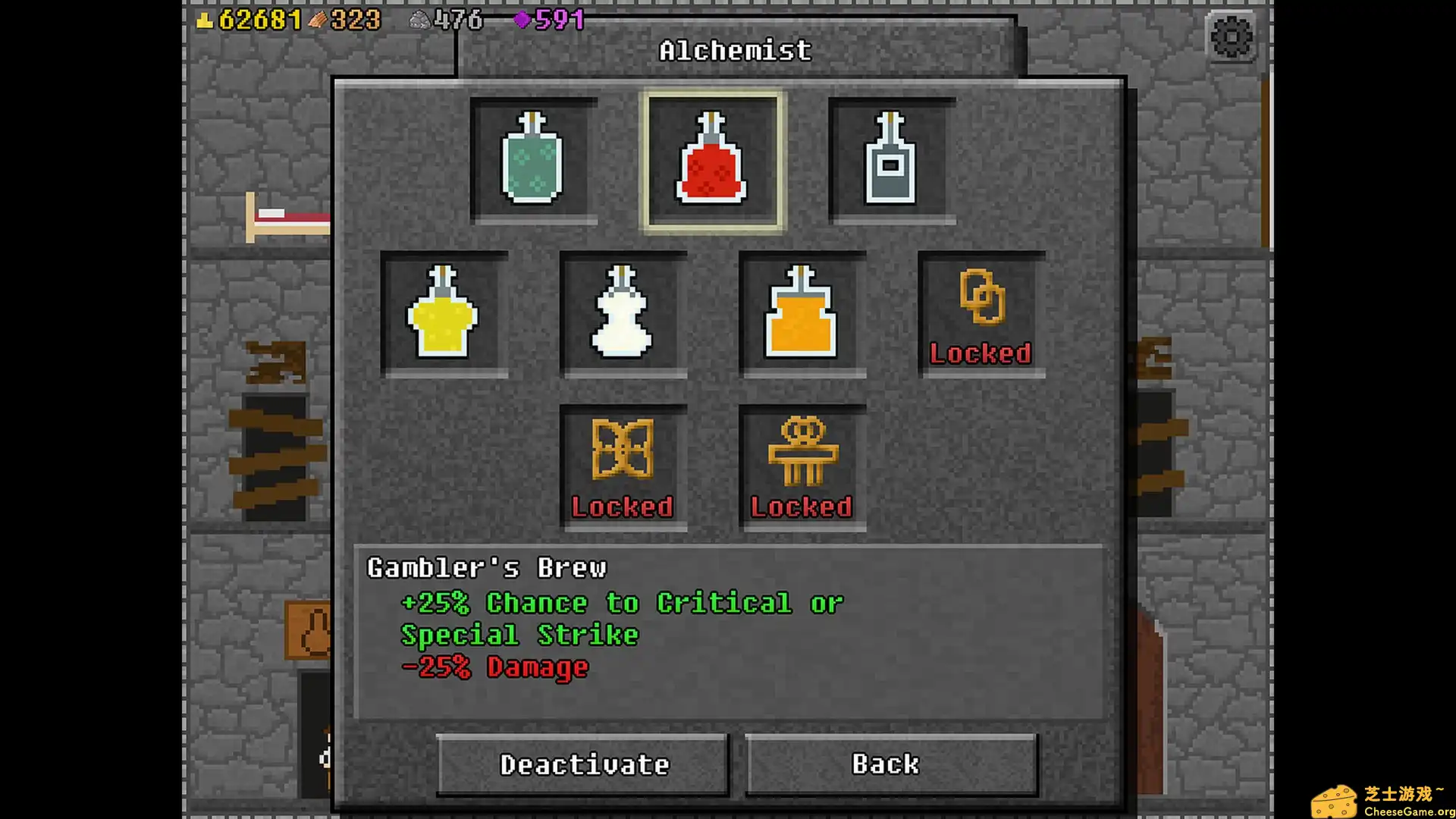Click the stone counter showing 476
This screenshot has width=1456, height=819.
click(x=446, y=20)
